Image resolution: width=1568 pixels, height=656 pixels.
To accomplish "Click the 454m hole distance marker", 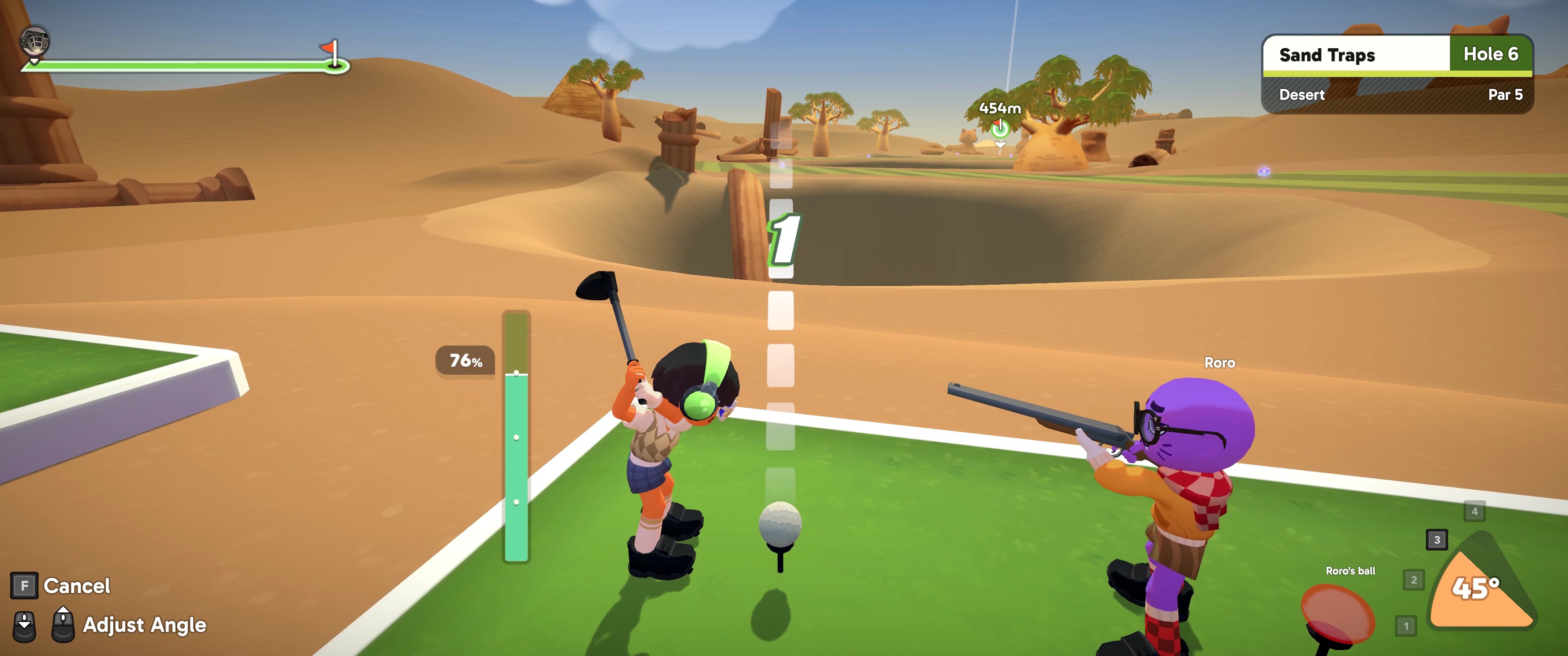I will coord(1000,109).
